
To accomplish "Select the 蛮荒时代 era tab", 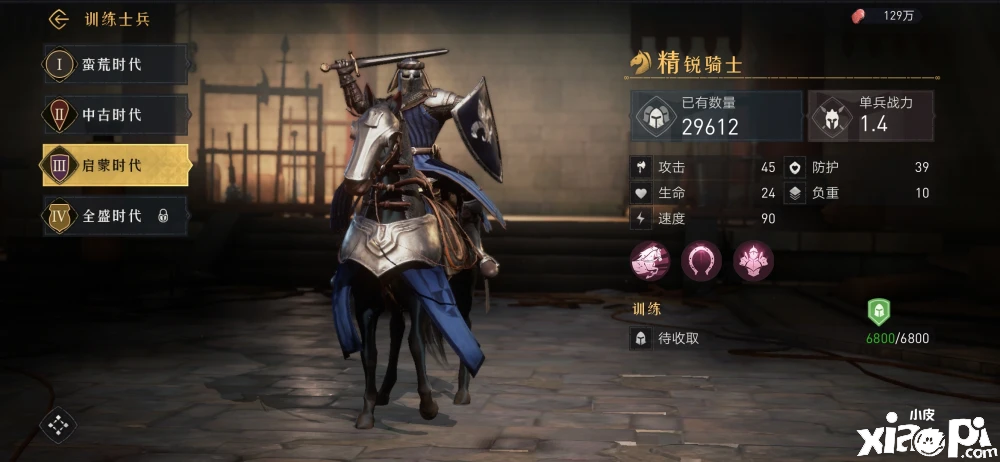I will pyautogui.click(x=115, y=65).
